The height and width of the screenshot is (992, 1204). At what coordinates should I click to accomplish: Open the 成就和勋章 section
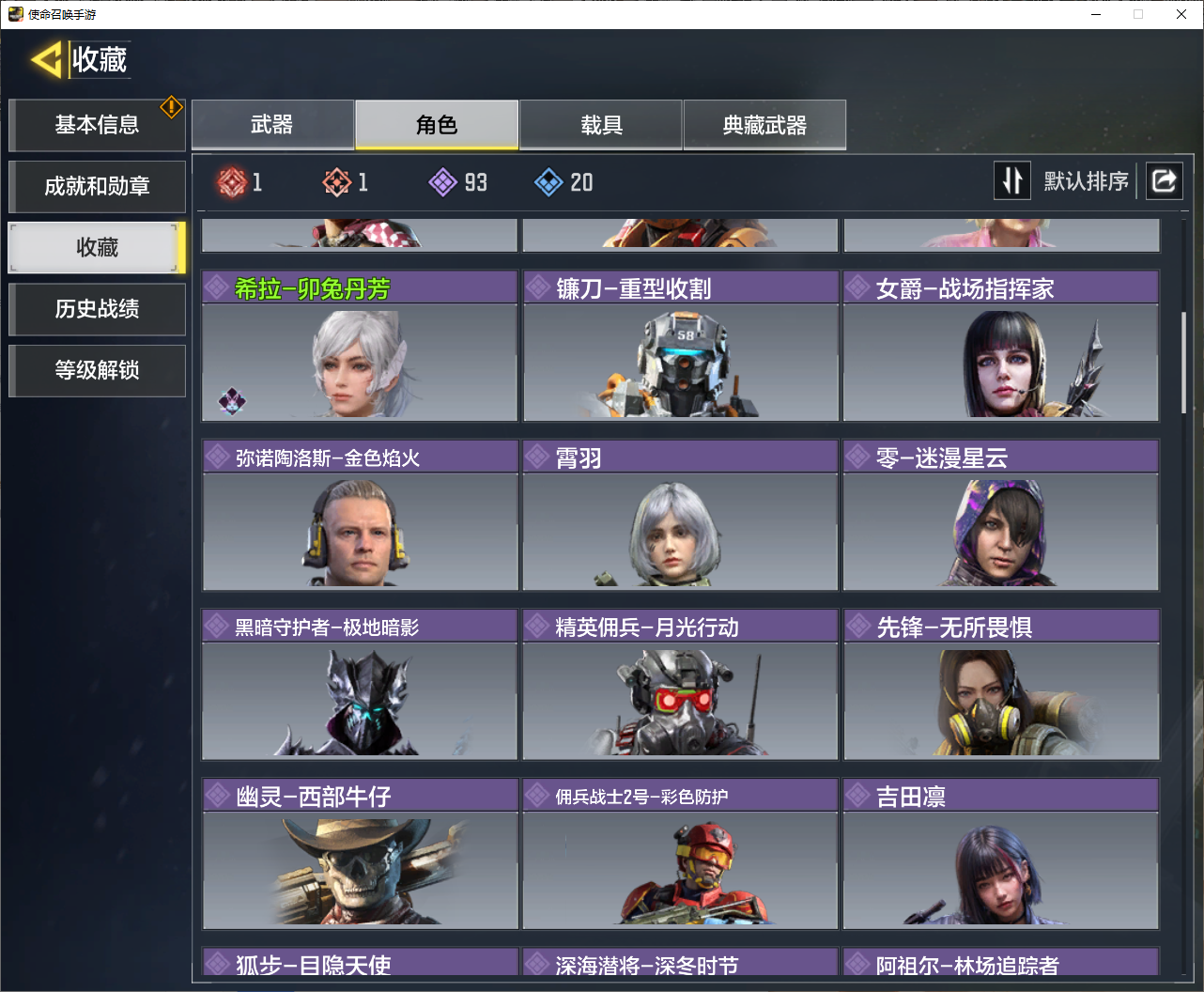(x=97, y=186)
